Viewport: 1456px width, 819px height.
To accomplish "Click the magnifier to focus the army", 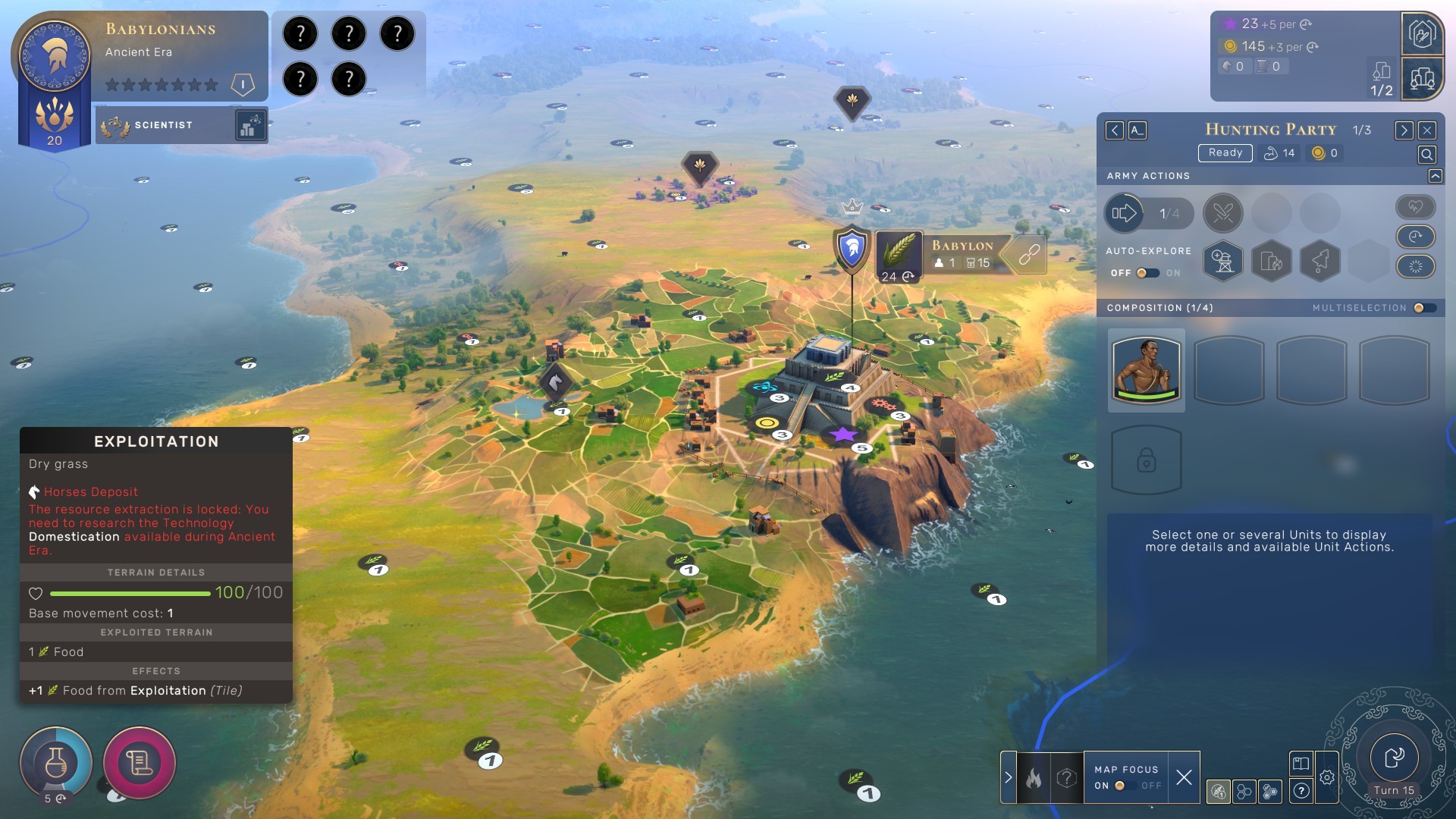I will [1426, 155].
